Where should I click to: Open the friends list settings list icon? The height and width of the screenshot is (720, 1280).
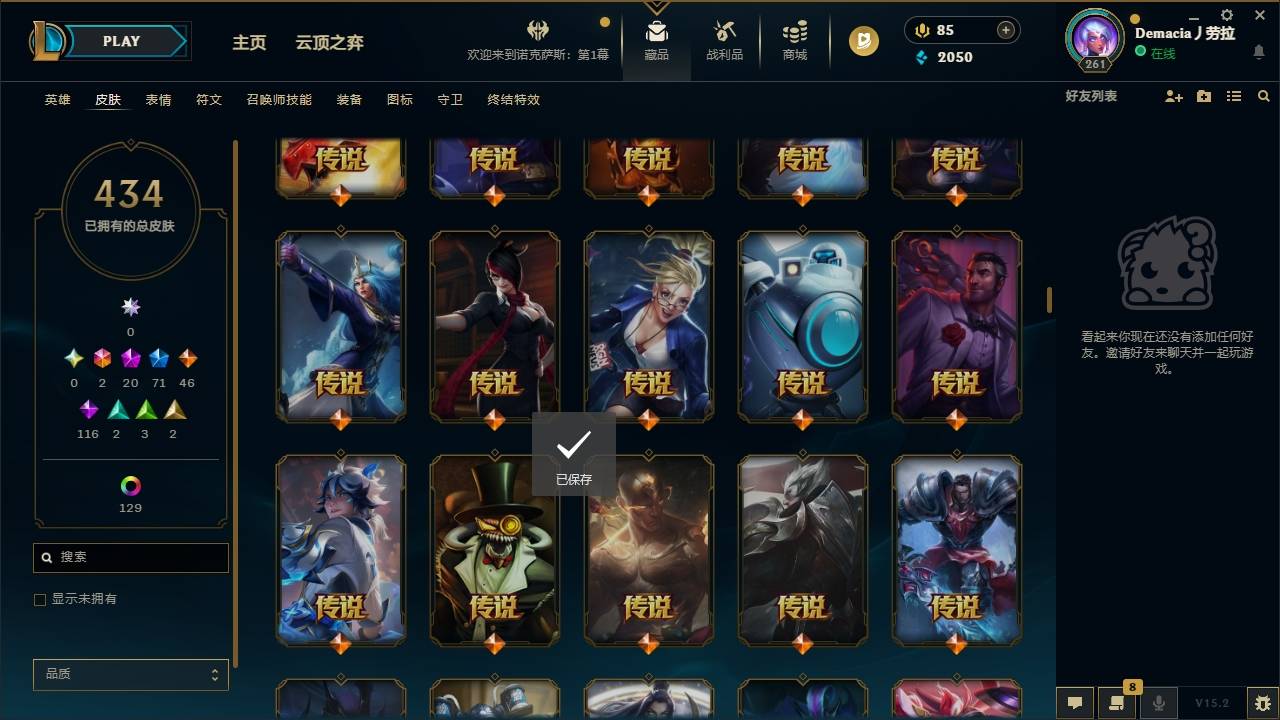[x=1234, y=96]
